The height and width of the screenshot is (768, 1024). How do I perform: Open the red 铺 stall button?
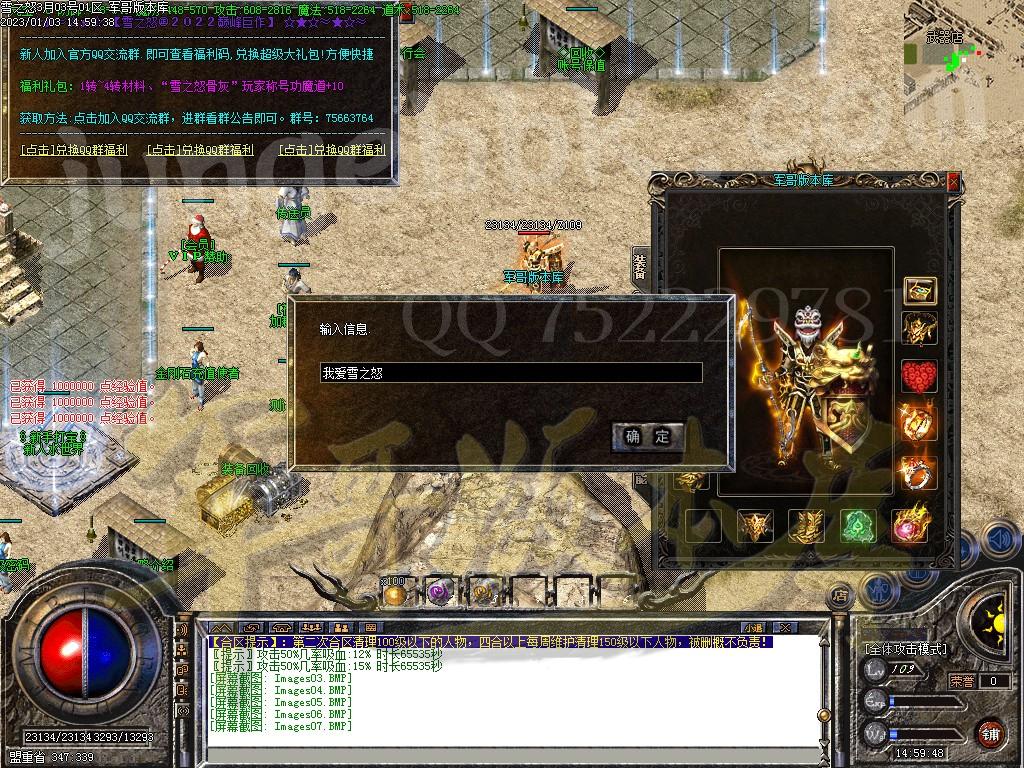pyautogui.click(x=990, y=732)
